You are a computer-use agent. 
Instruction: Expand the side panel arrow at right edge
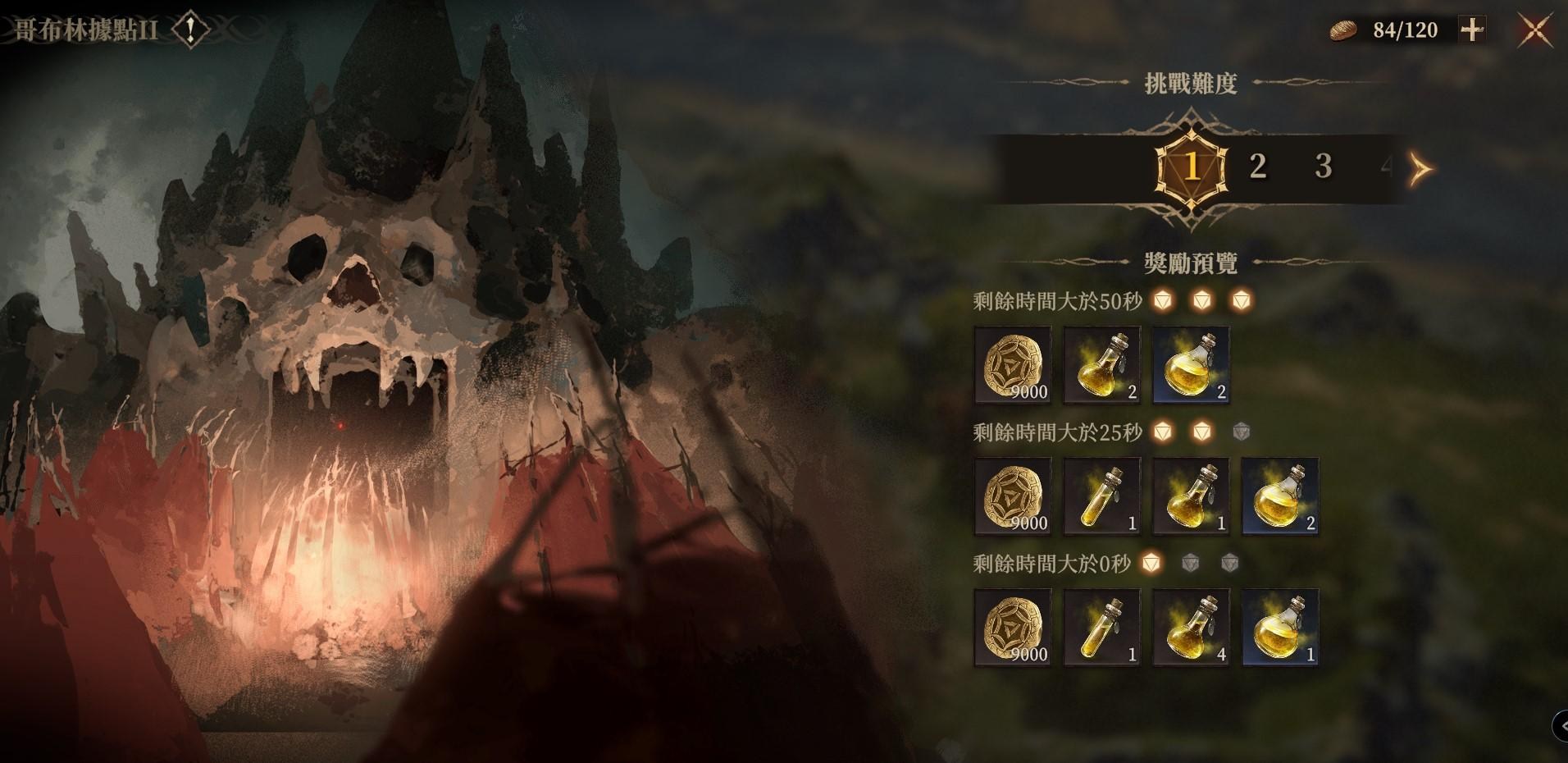(1560, 726)
